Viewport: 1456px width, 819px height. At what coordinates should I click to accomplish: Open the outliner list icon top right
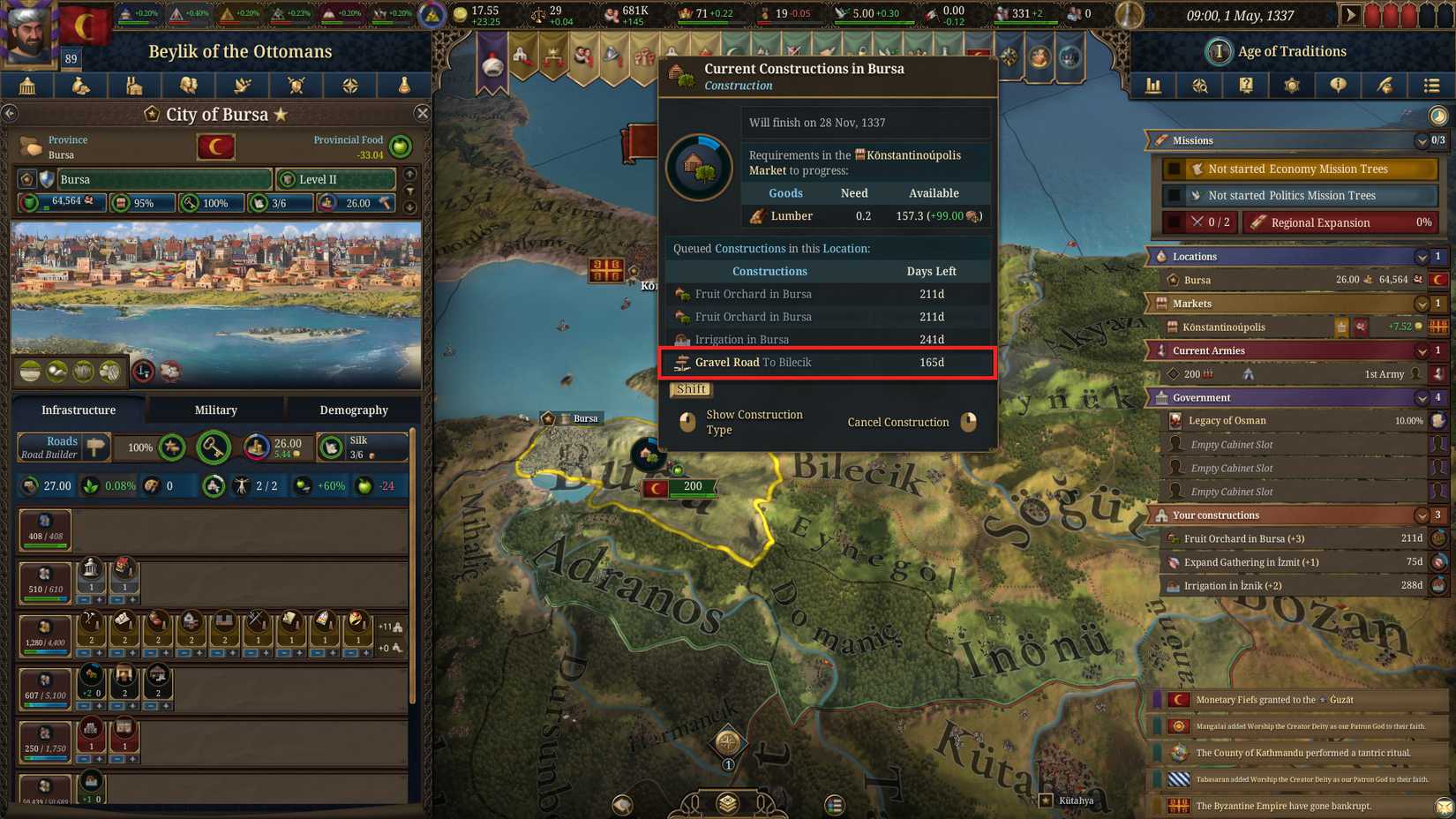point(1430,86)
